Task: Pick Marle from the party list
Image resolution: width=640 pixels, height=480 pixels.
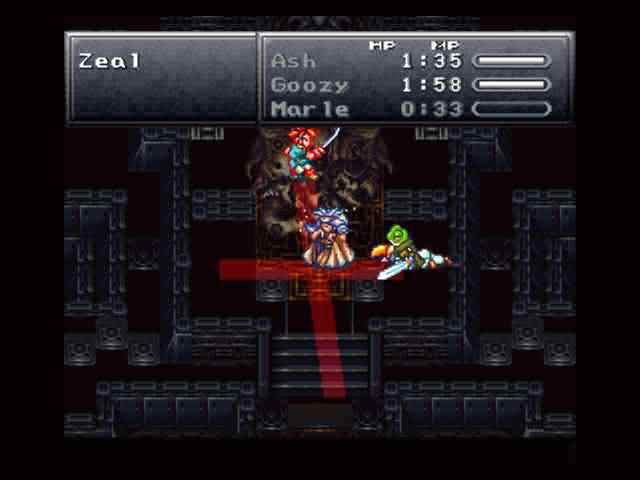Action: click(x=310, y=109)
